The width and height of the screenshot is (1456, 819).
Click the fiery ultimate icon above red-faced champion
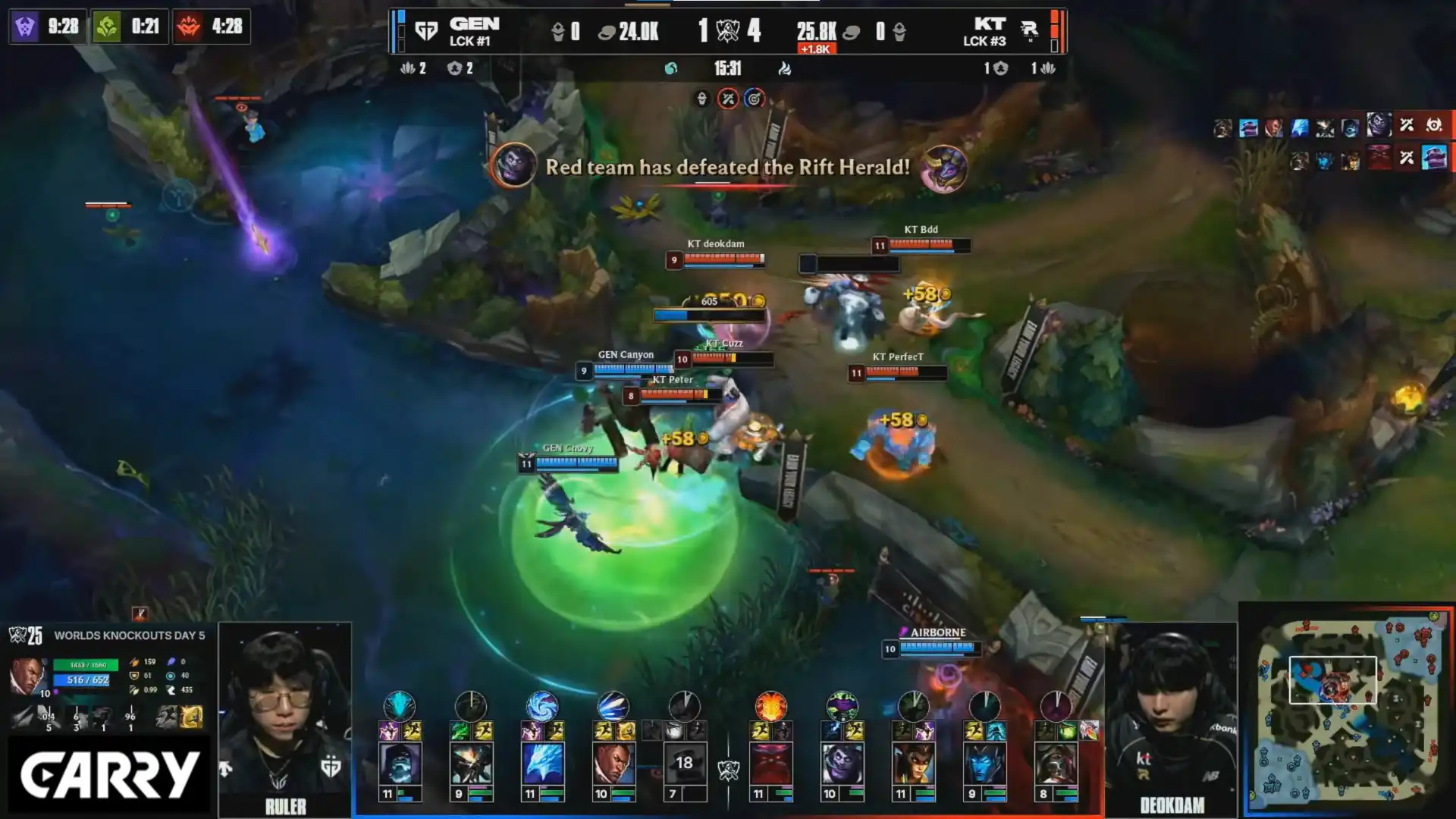point(770,706)
